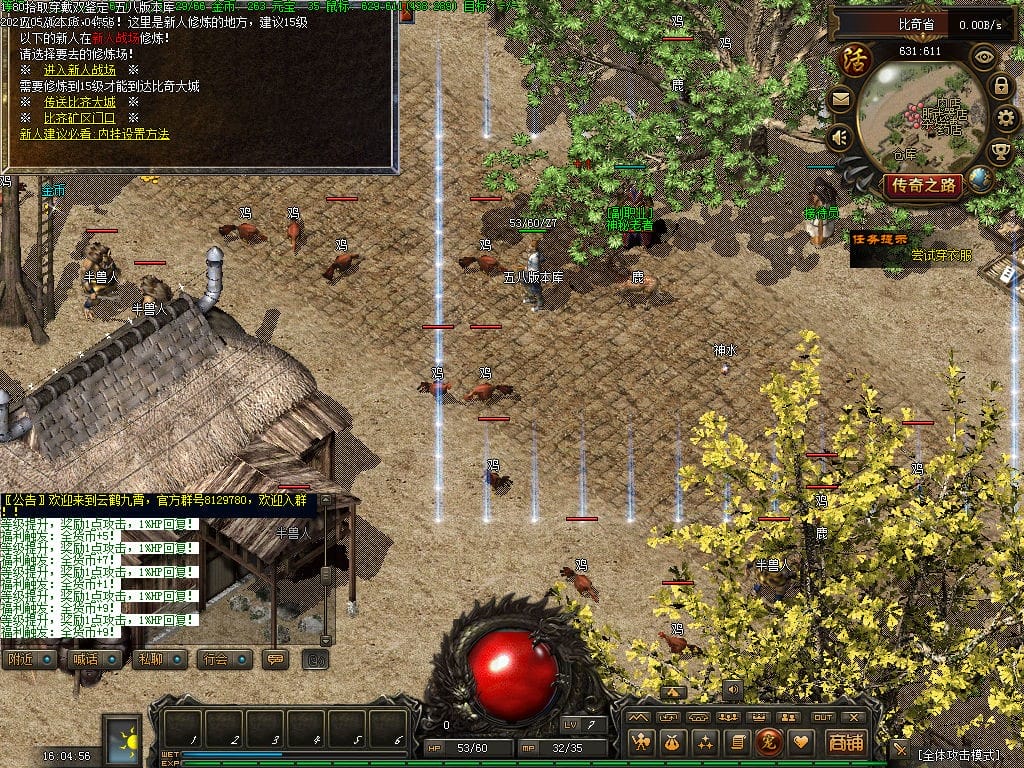Open the 商铺 shop button
1024x768 pixels.
[846, 742]
